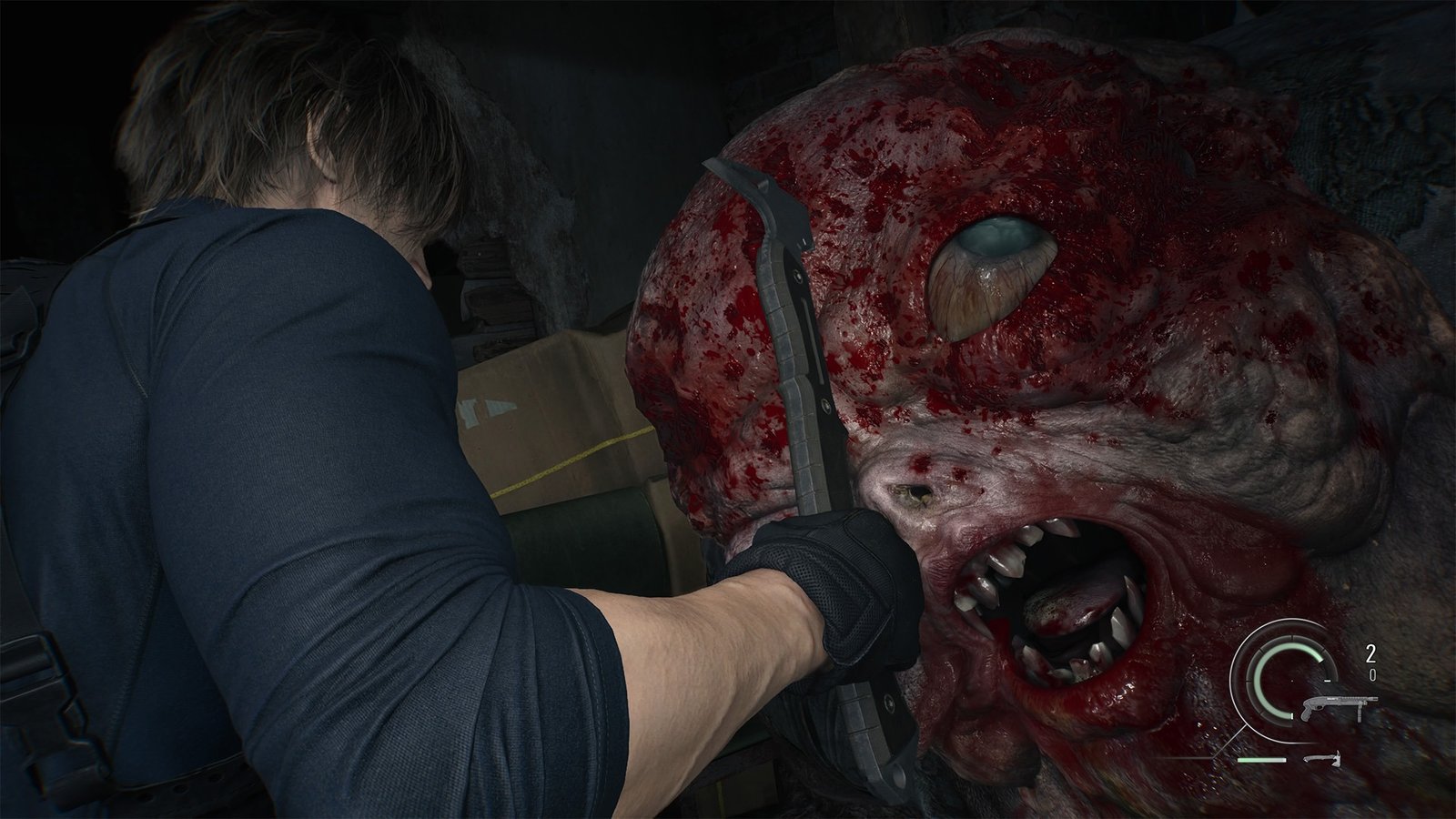Select the hatchet icon below the shotgun
The image size is (1456, 819).
(1324, 760)
